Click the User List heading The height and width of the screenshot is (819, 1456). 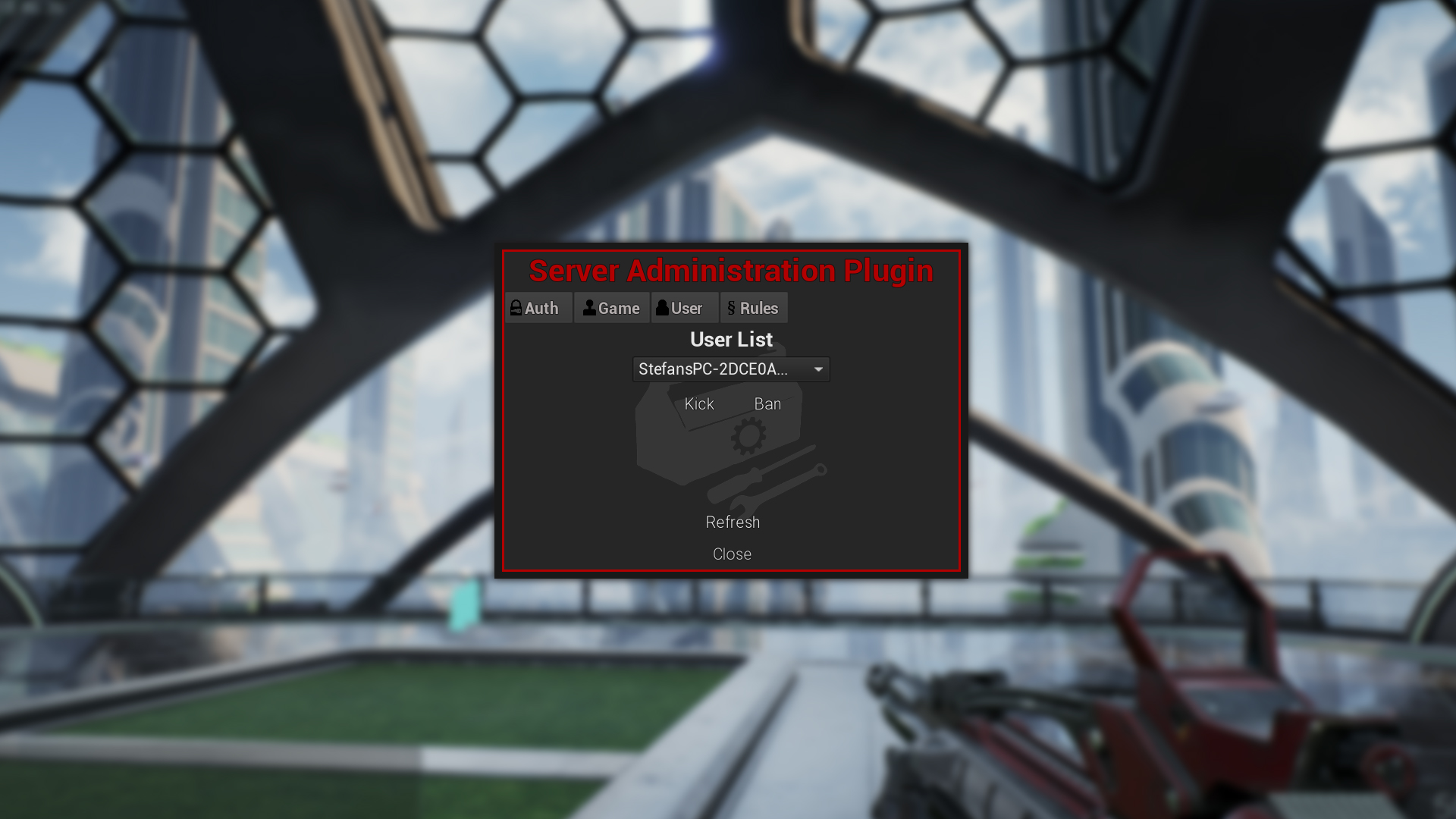[731, 339]
